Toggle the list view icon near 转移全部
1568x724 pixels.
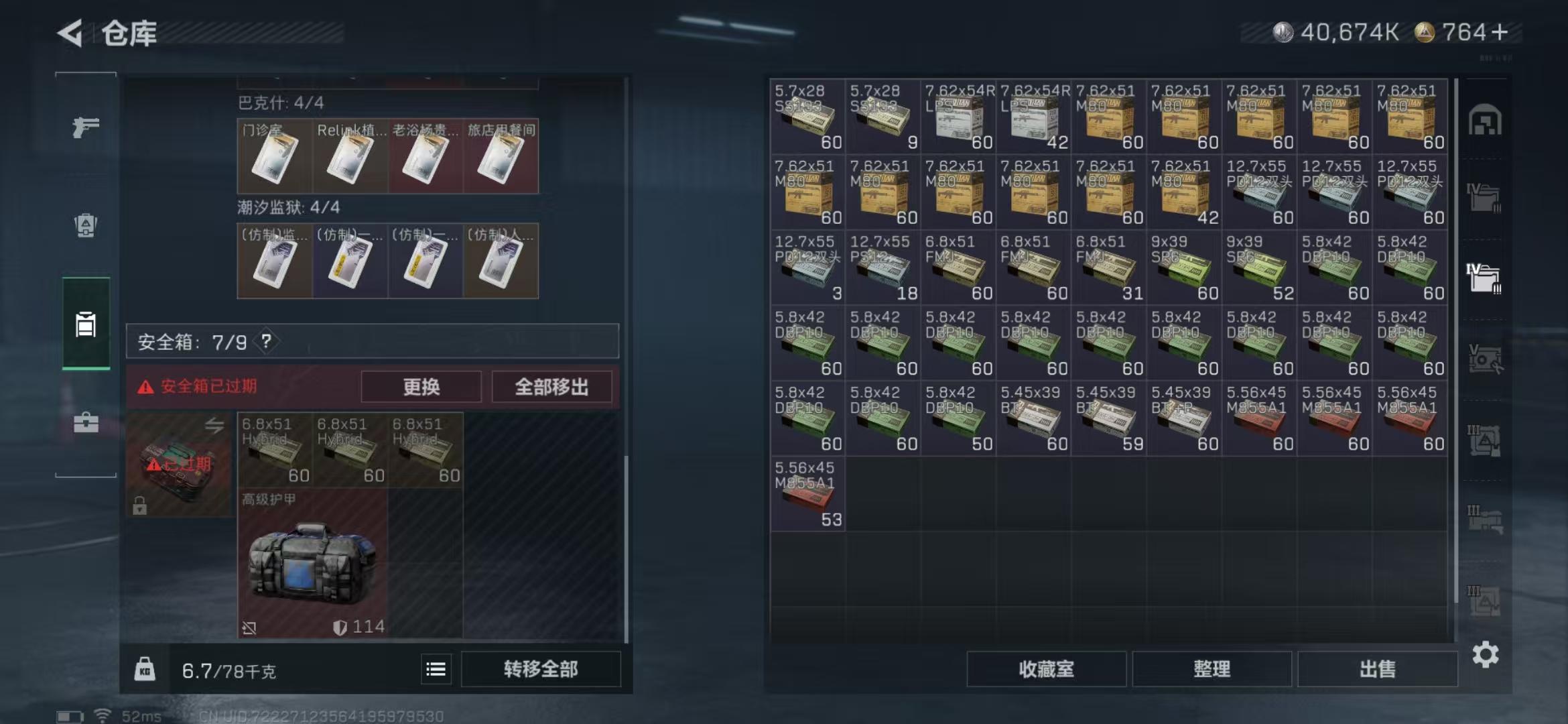coord(436,668)
